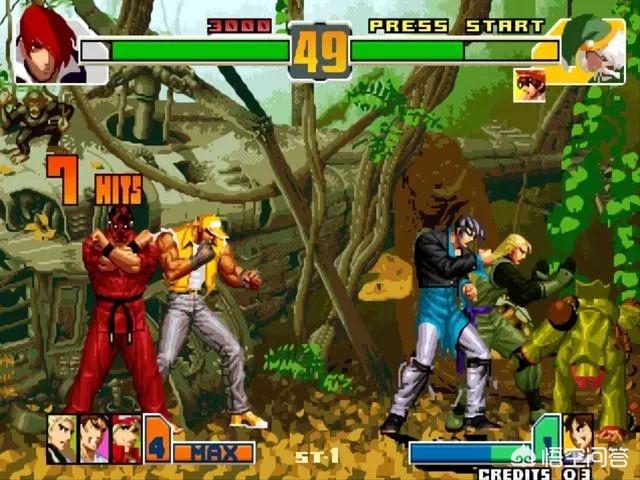
Task: Select the brown-haired opponent reserve portrait
Action: (x=578, y=435)
